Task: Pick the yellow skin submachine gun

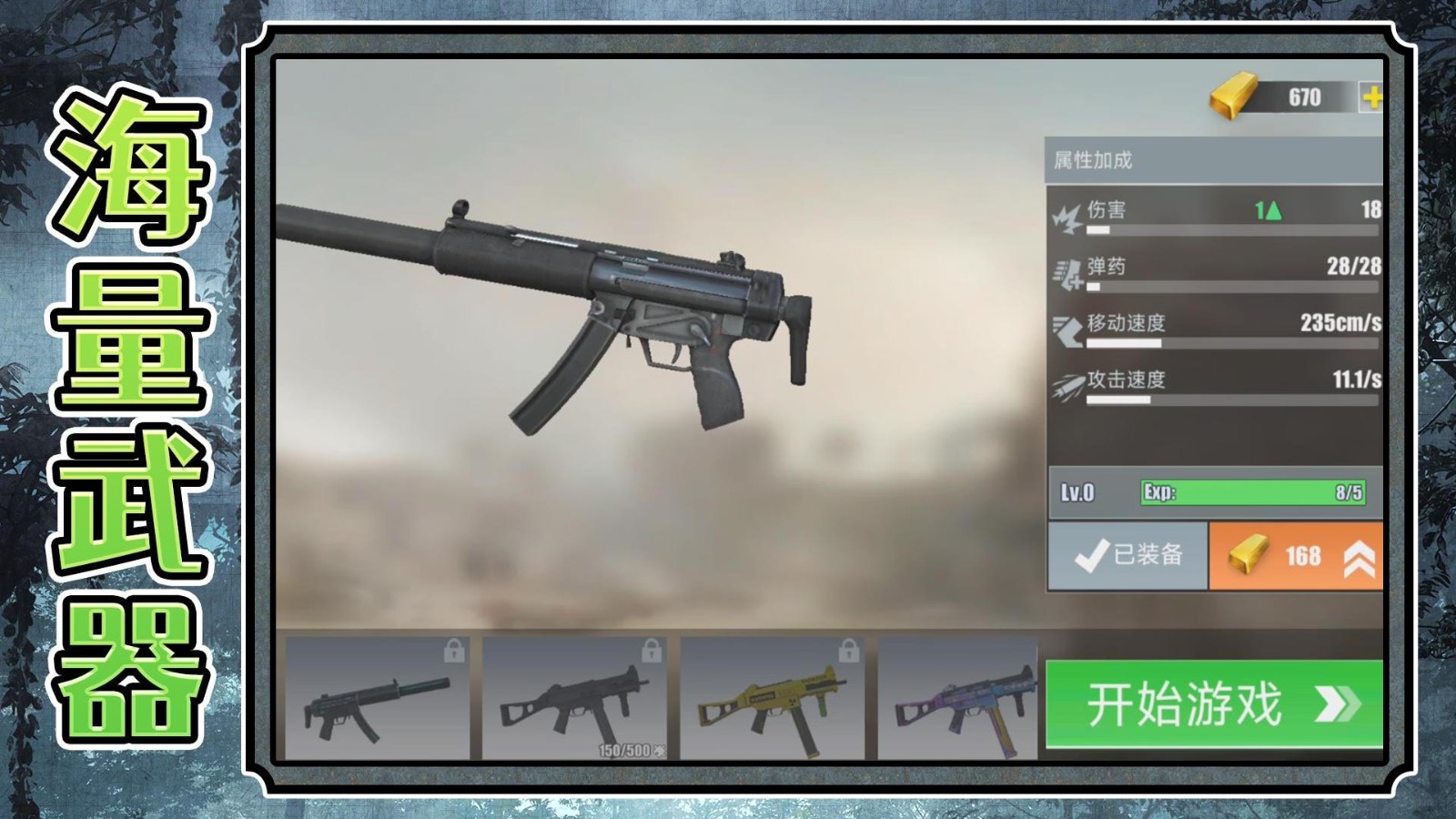Action: coord(772,699)
